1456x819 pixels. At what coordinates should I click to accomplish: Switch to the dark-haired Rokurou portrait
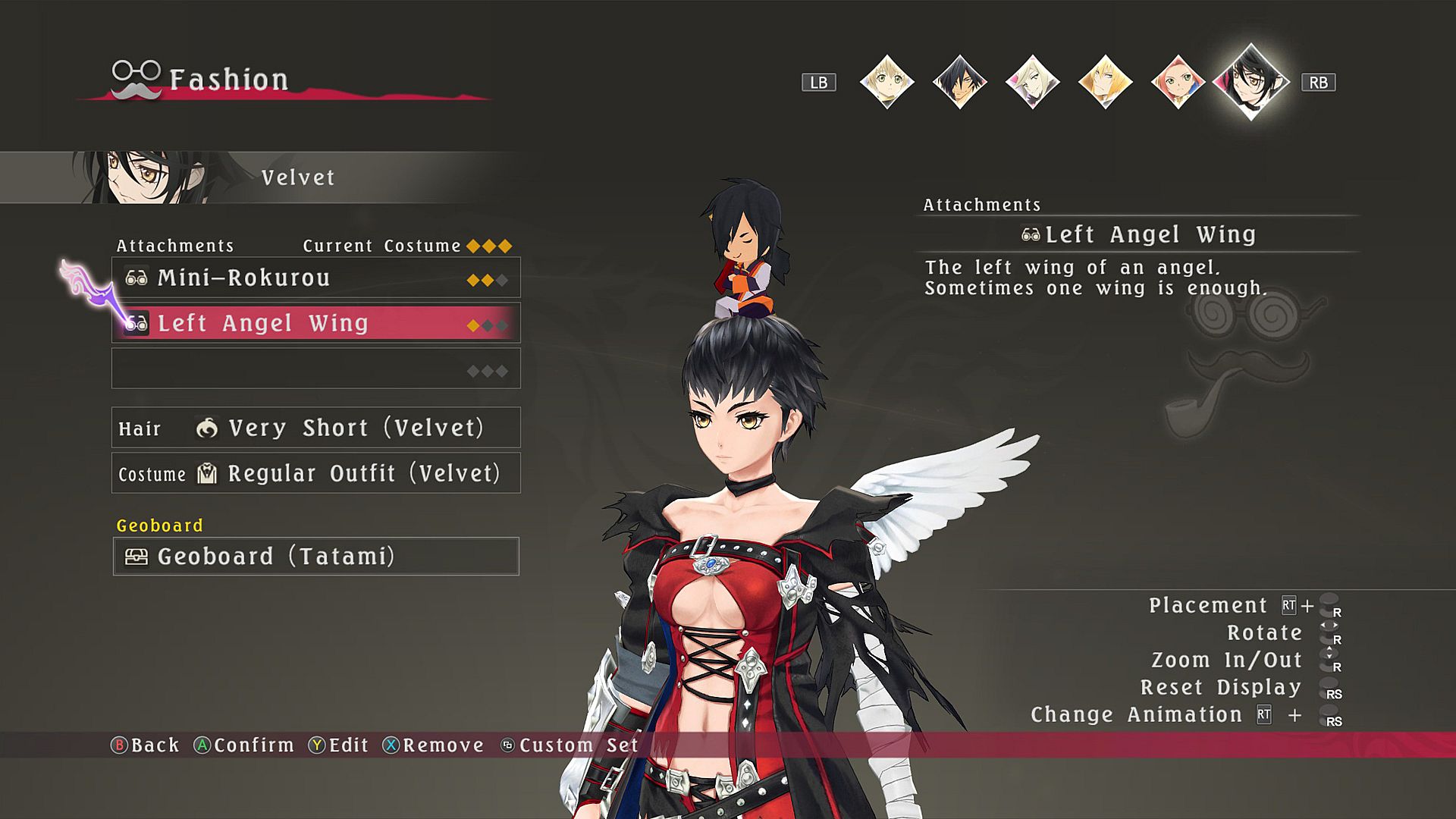point(959,82)
